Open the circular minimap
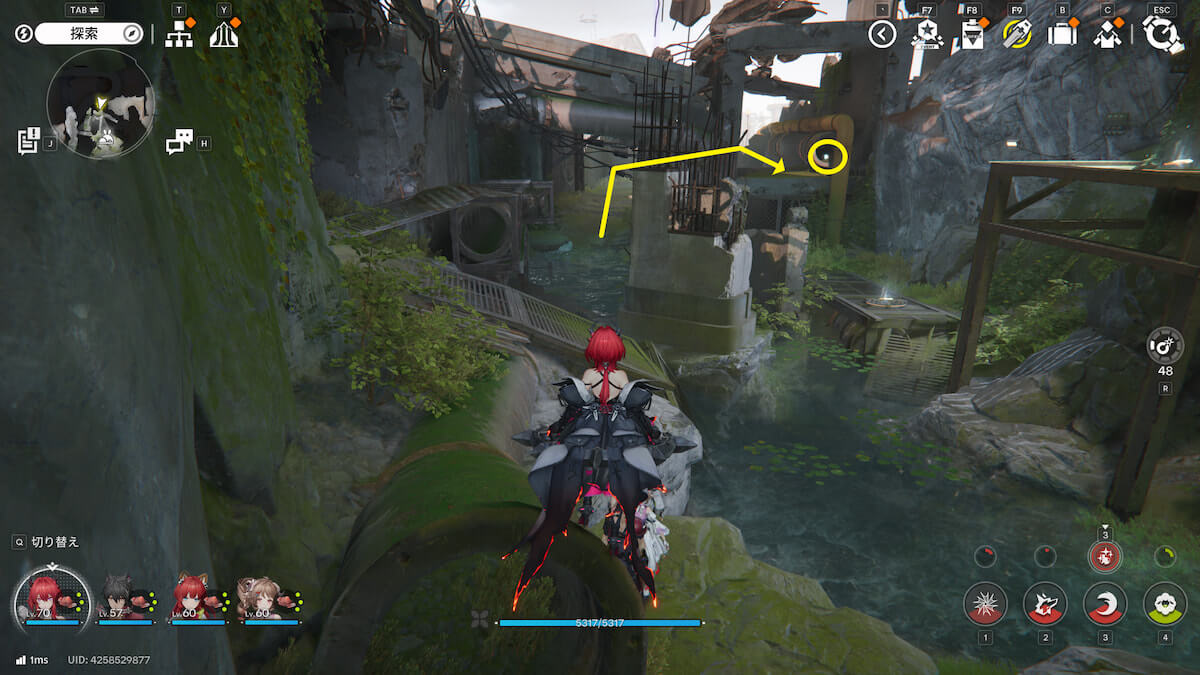This screenshot has width=1200, height=675. (x=101, y=104)
